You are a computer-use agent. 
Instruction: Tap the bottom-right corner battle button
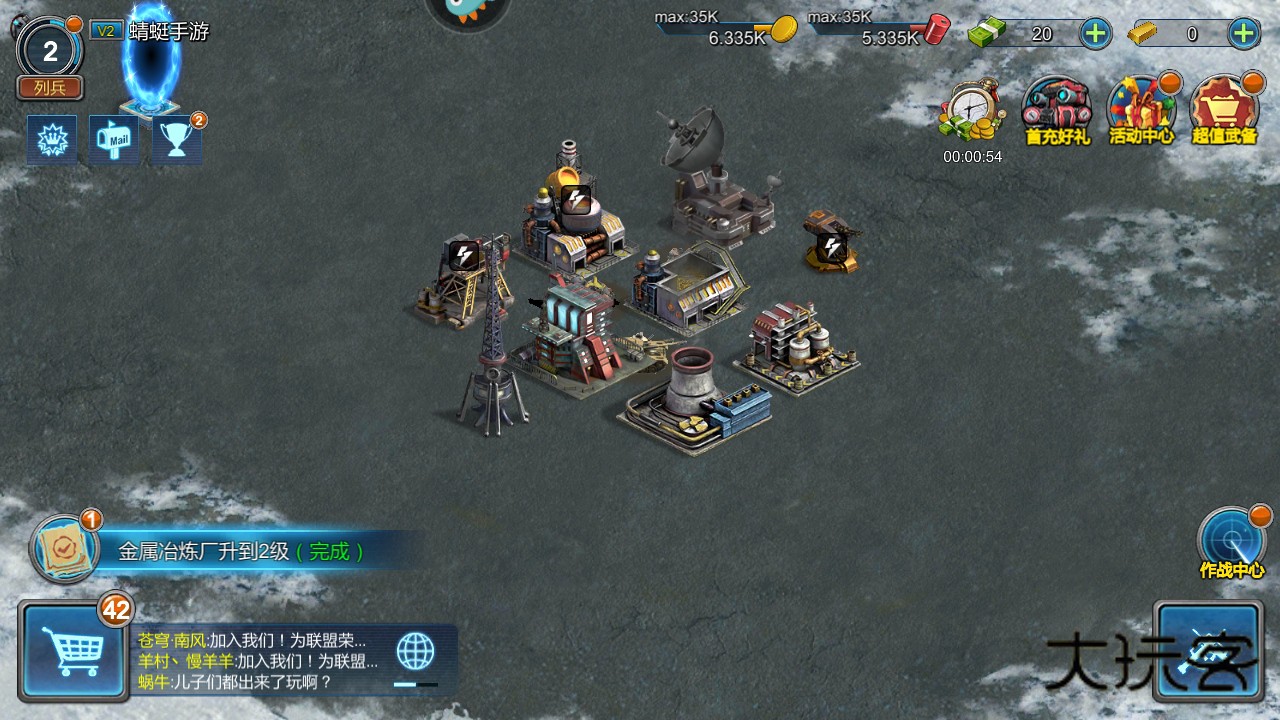tap(1207, 651)
